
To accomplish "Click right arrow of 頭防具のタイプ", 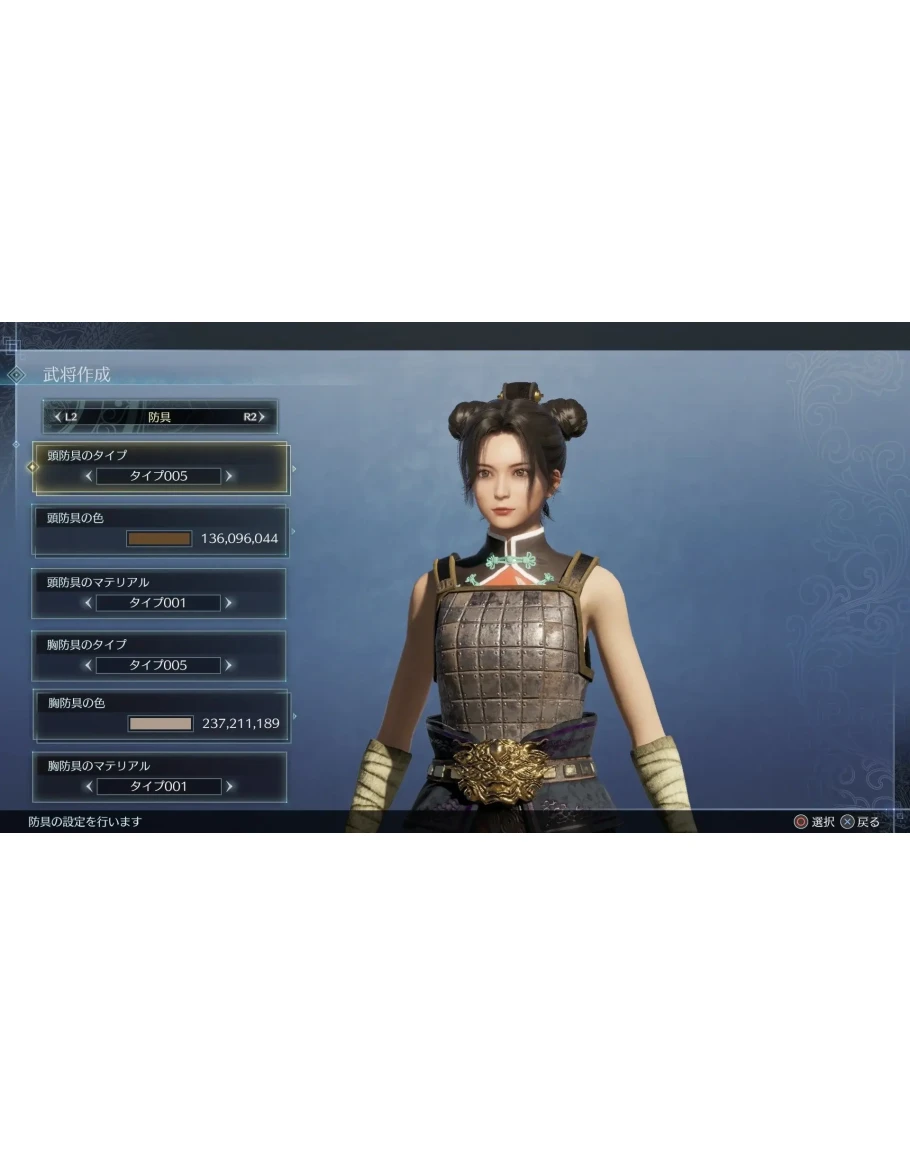I will click(x=229, y=476).
